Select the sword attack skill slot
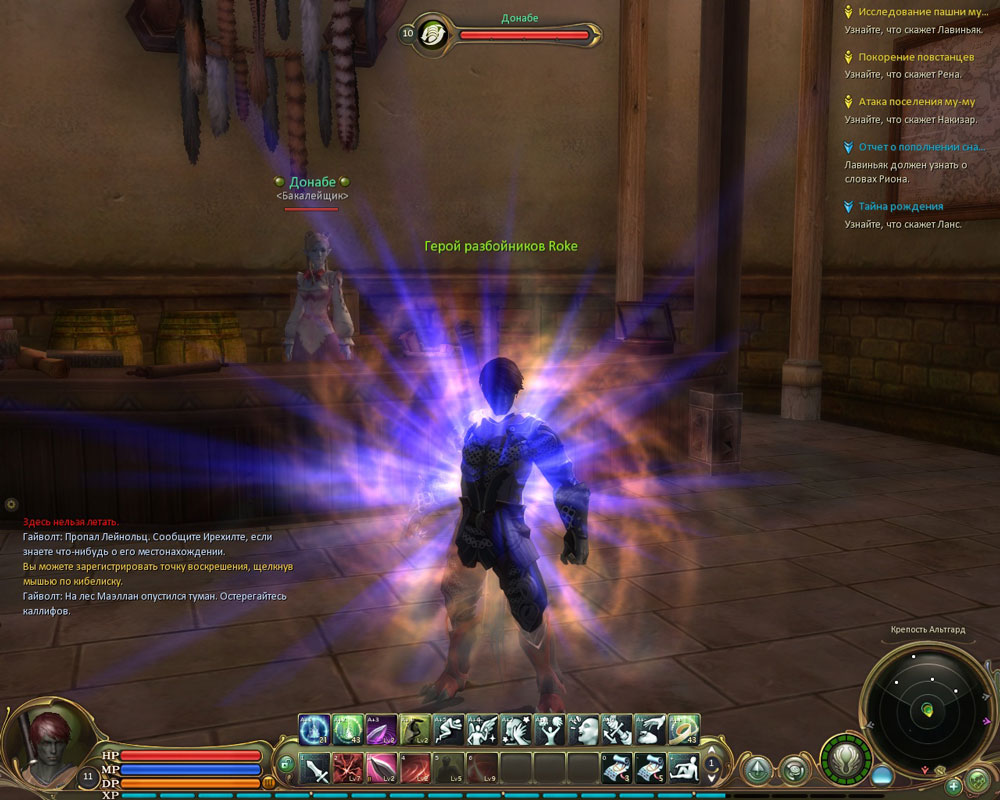This screenshot has height=800, width=1000. point(314,768)
